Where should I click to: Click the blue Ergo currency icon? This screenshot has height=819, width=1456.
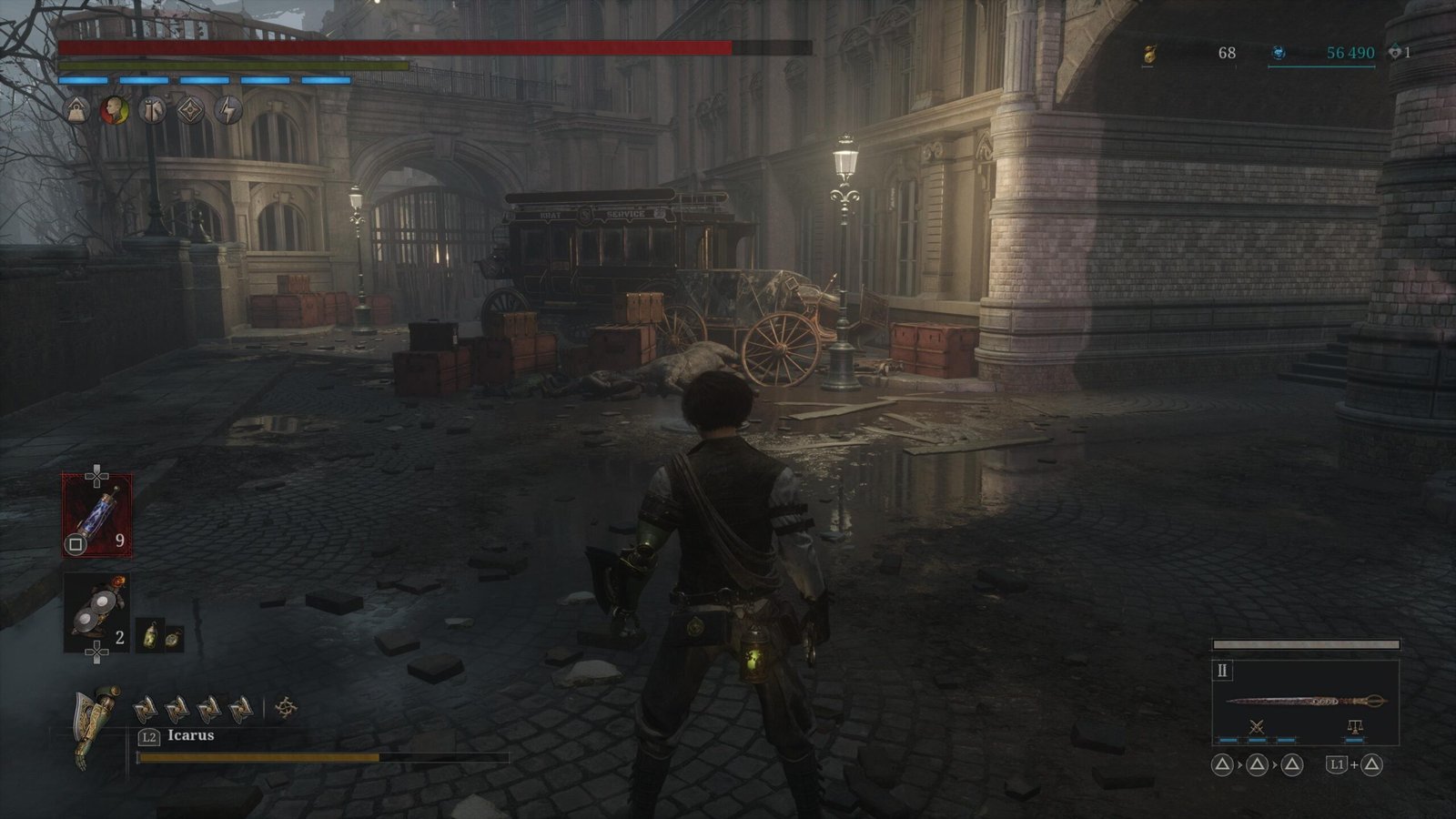1277,54
